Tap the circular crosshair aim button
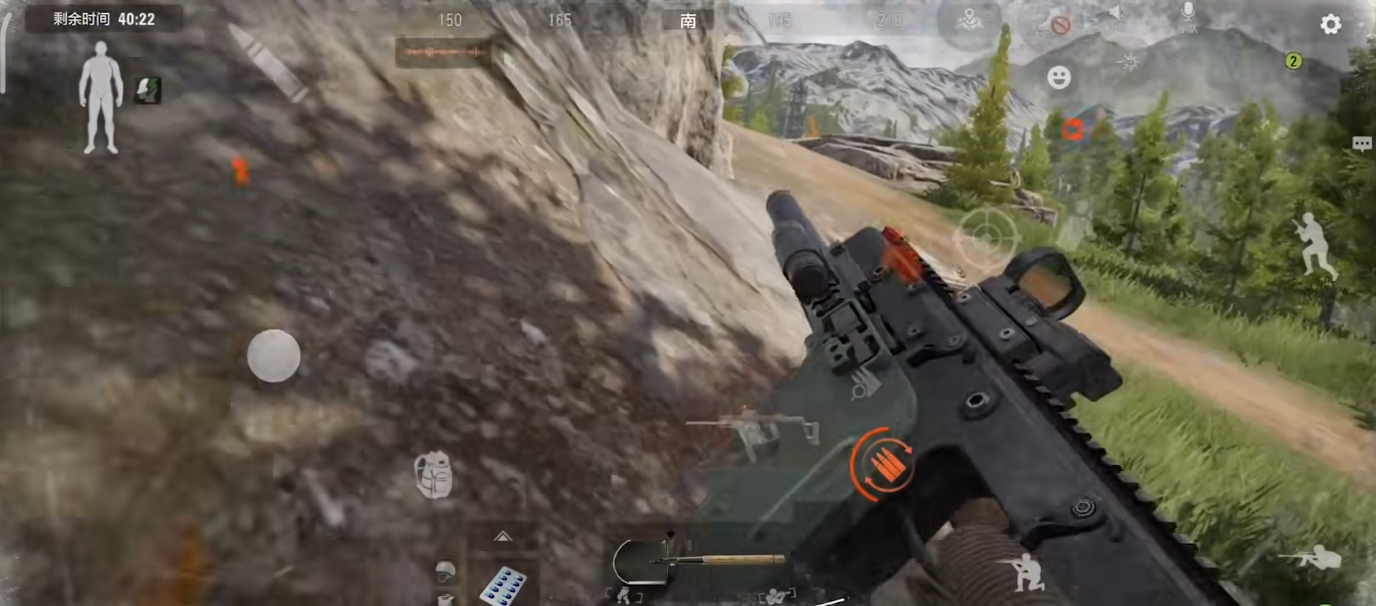The image size is (1376, 606). pos(985,239)
